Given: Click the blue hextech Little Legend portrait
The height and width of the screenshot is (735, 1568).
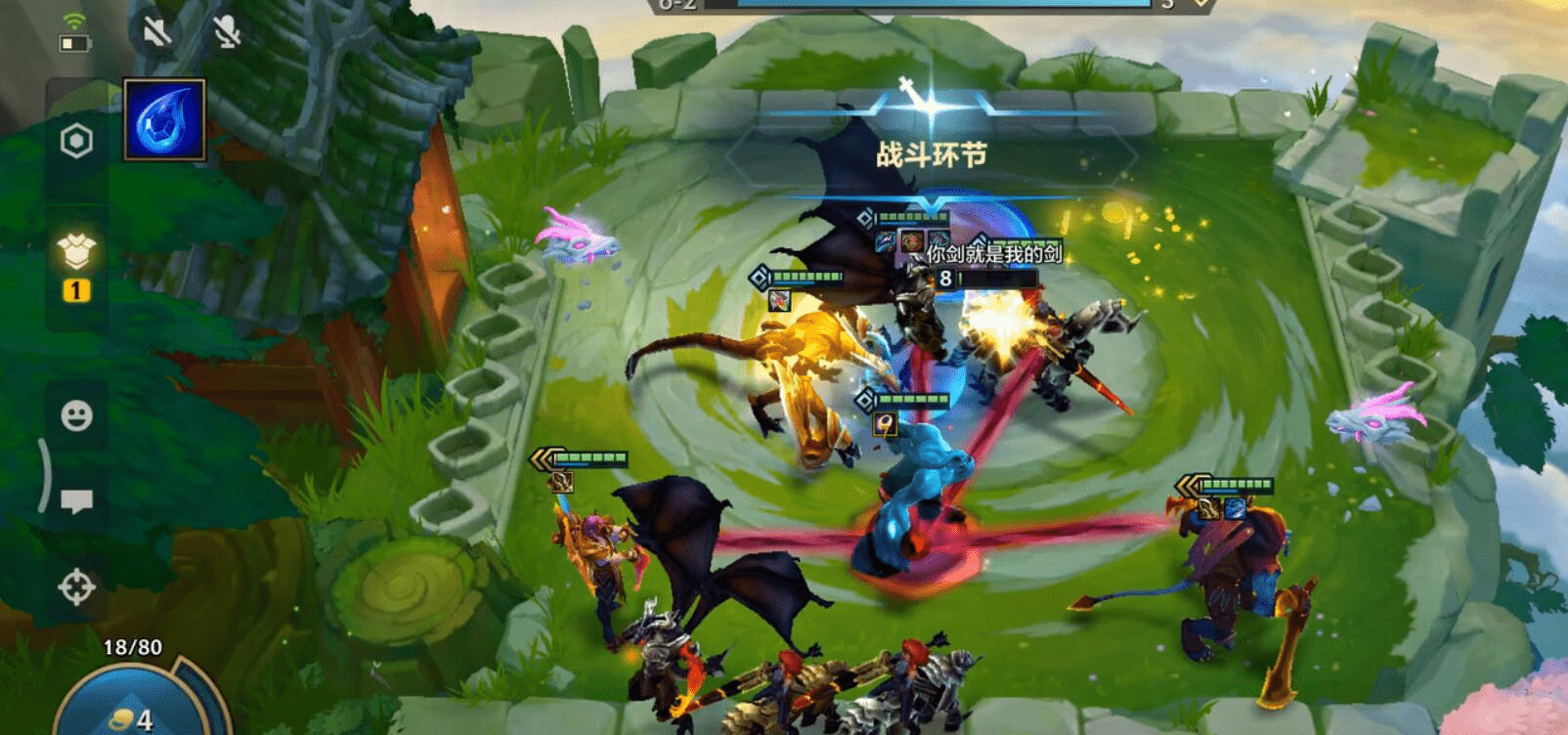Looking at the screenshot, I should (x=163, y=119).
